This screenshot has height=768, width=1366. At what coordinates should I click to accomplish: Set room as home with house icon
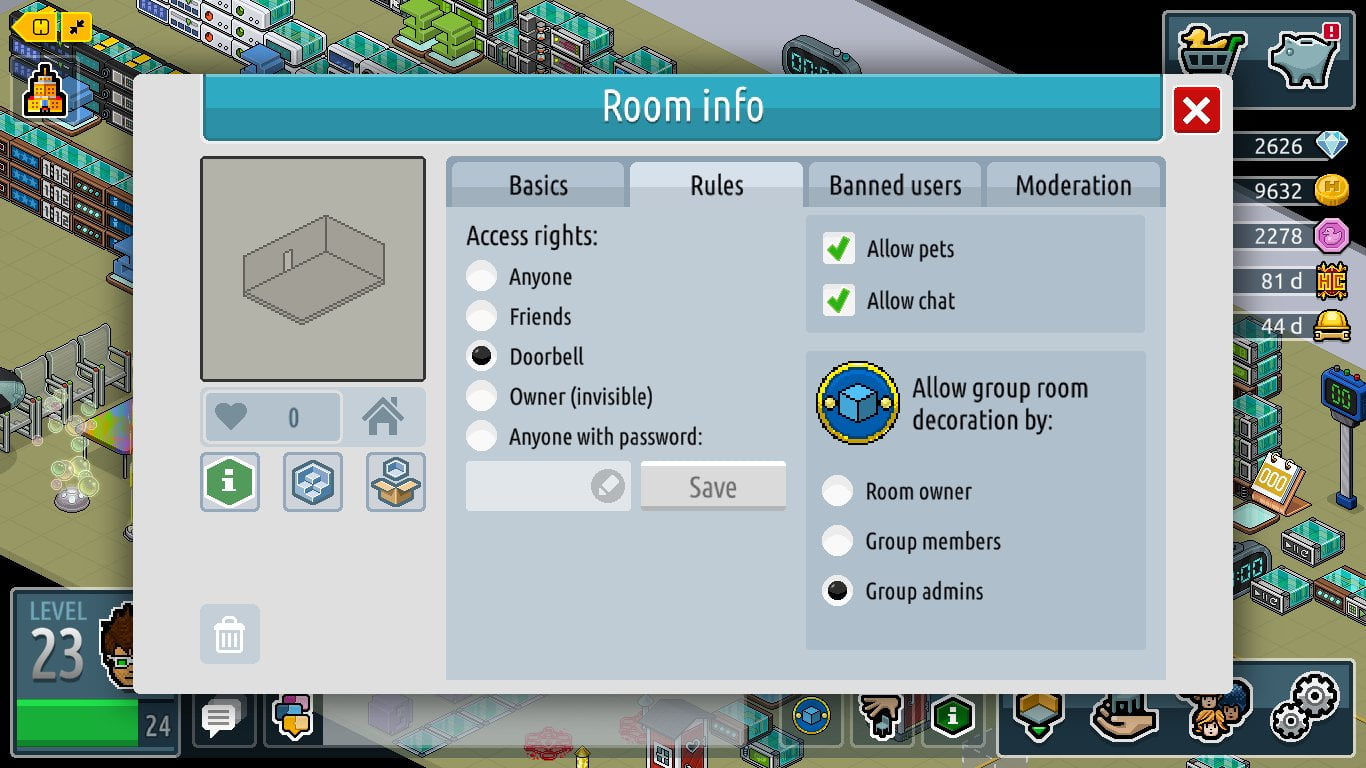tap(383, 417)
